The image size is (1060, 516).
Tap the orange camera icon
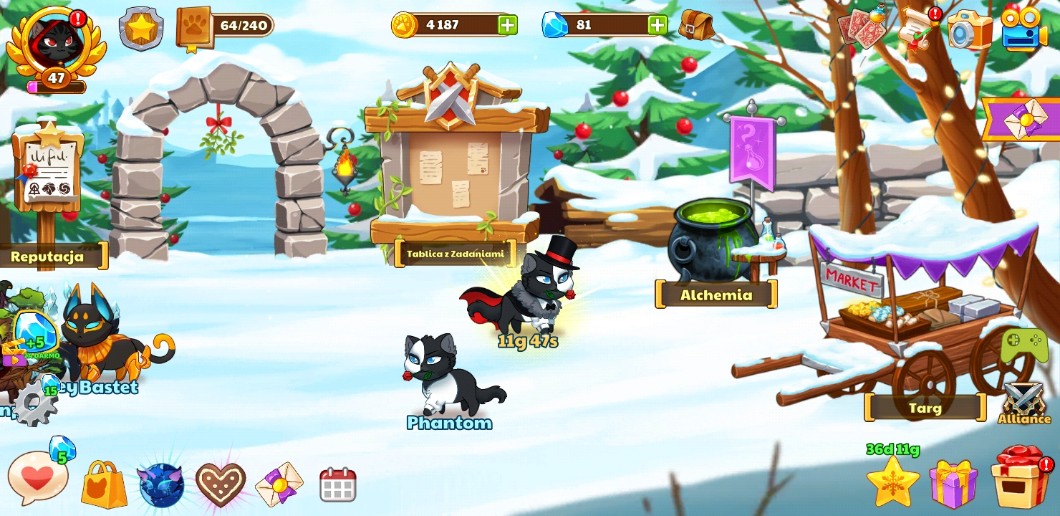970,30
